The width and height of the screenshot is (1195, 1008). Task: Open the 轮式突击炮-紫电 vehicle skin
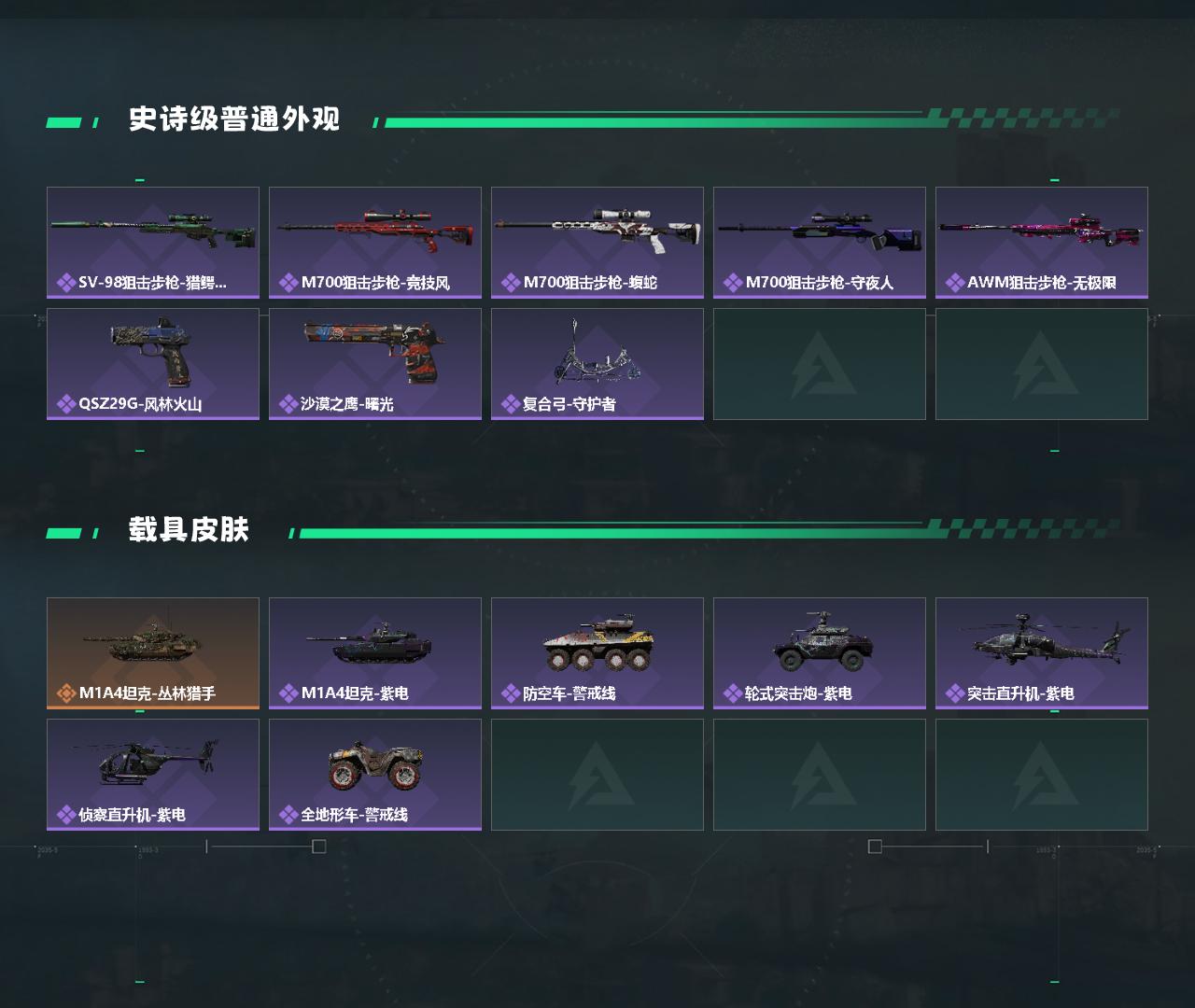(819, 651)
